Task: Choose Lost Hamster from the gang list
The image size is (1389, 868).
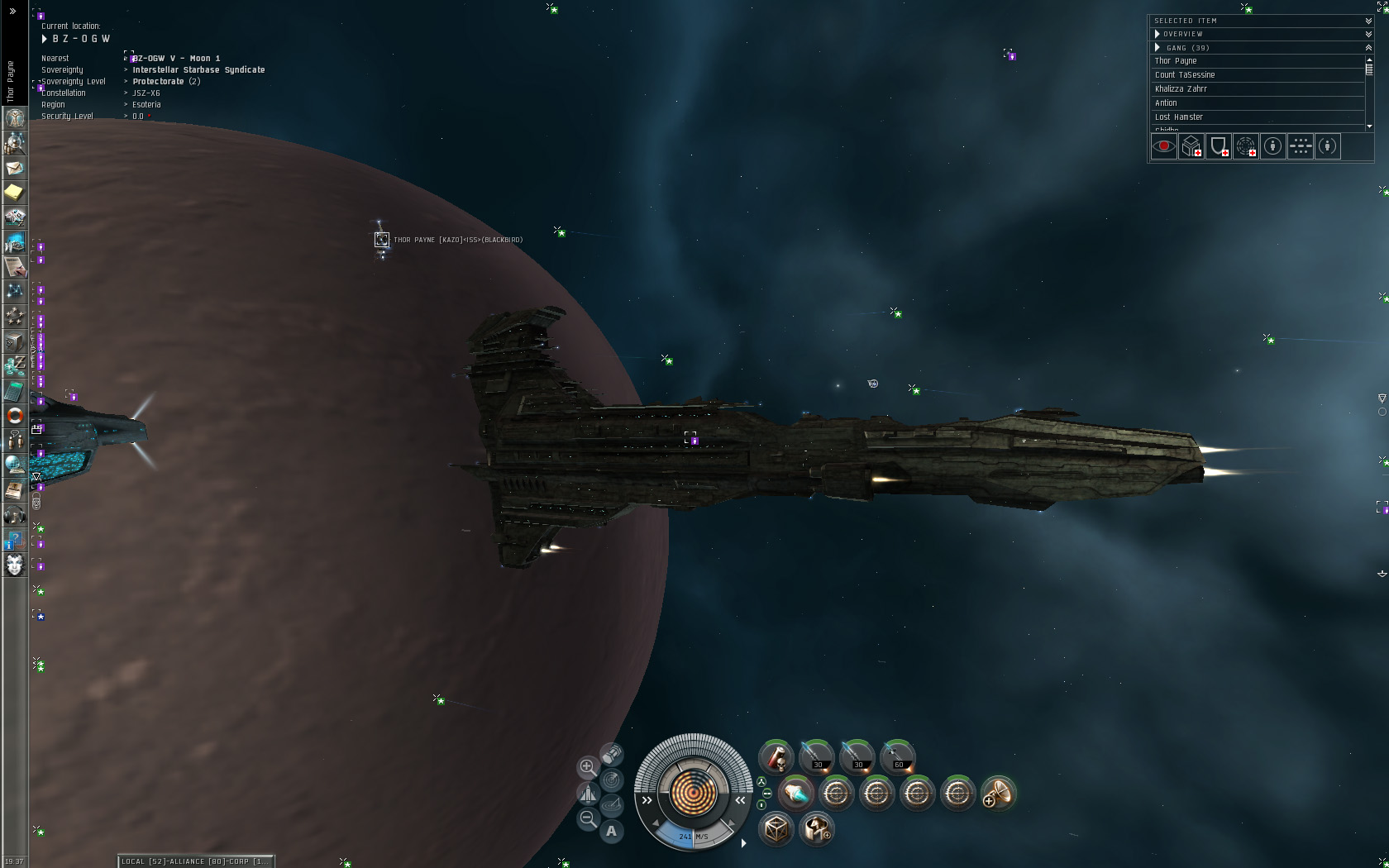Action: click(x=1179, y=117)
